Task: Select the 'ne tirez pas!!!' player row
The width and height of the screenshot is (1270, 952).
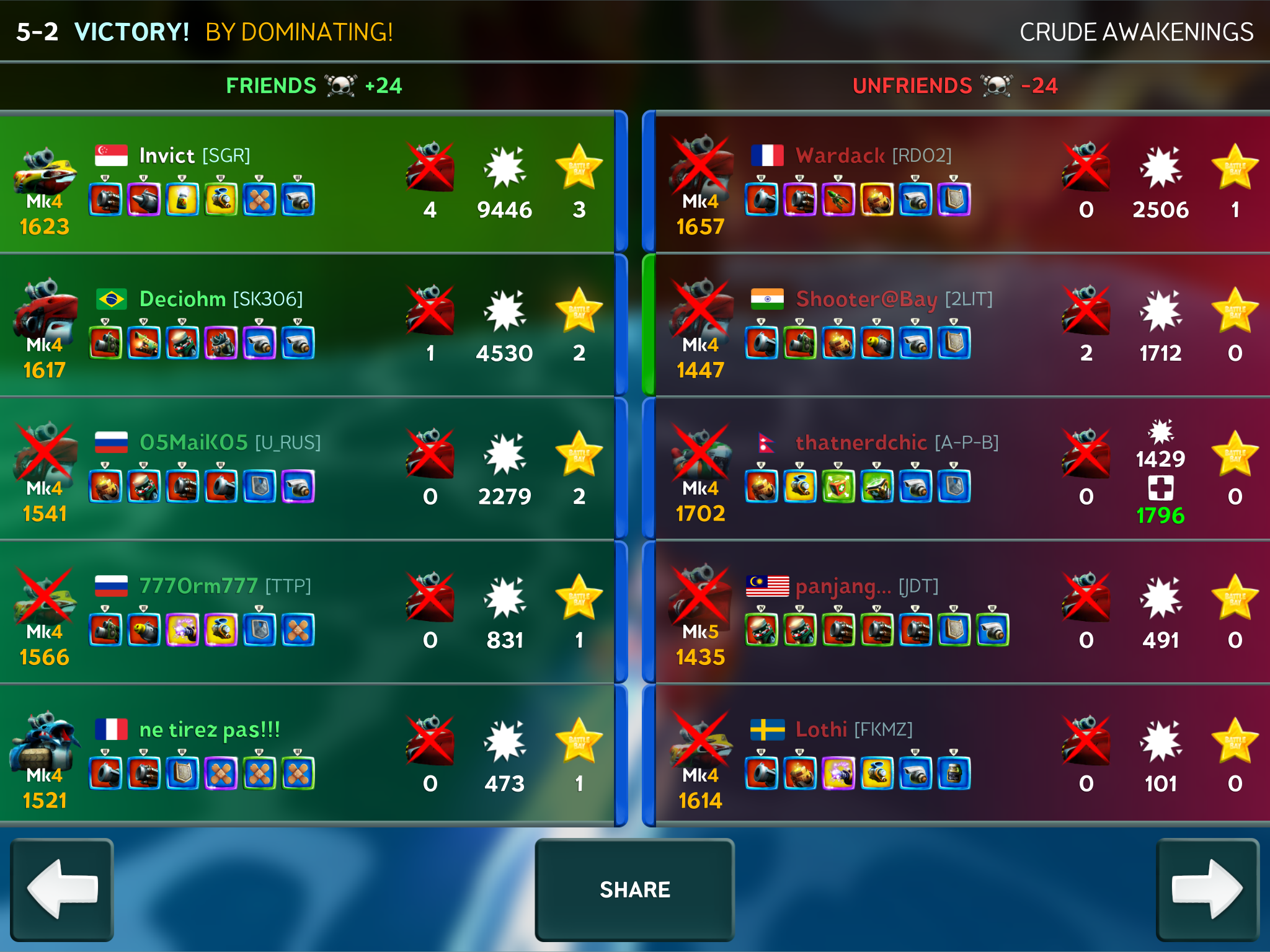Action: (307, 756)
